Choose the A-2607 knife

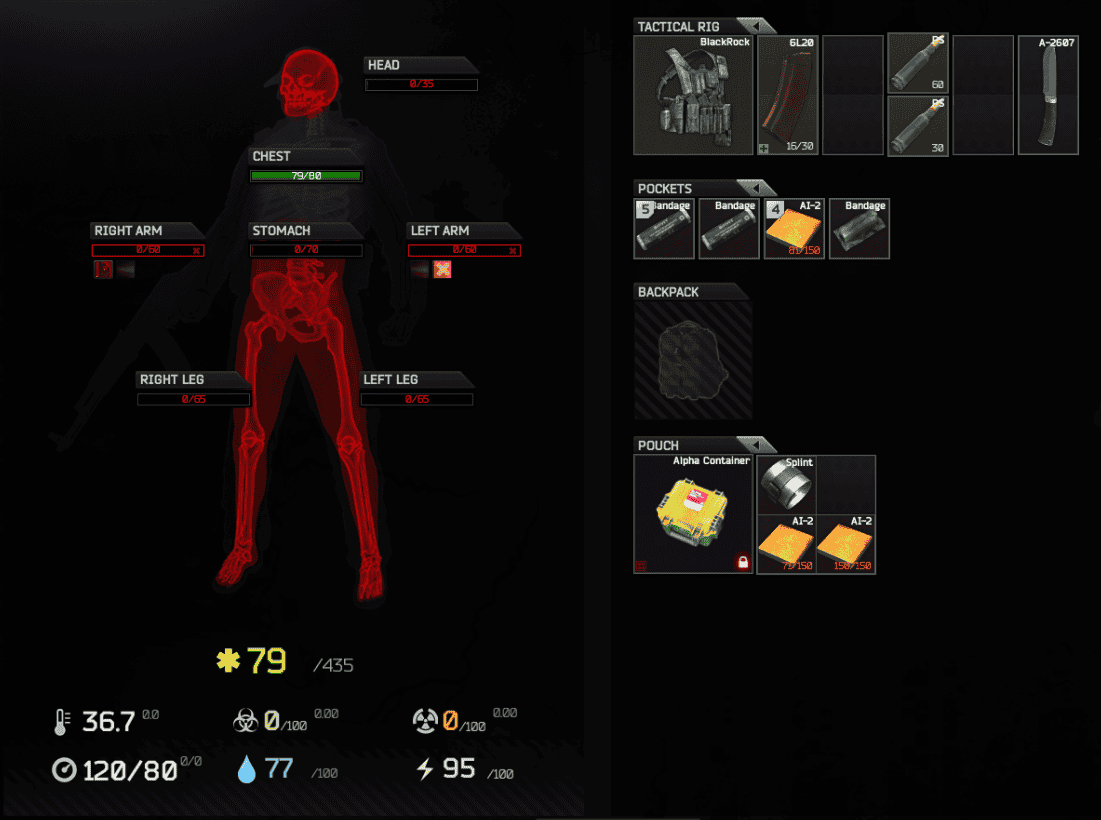pos(1048,96)
